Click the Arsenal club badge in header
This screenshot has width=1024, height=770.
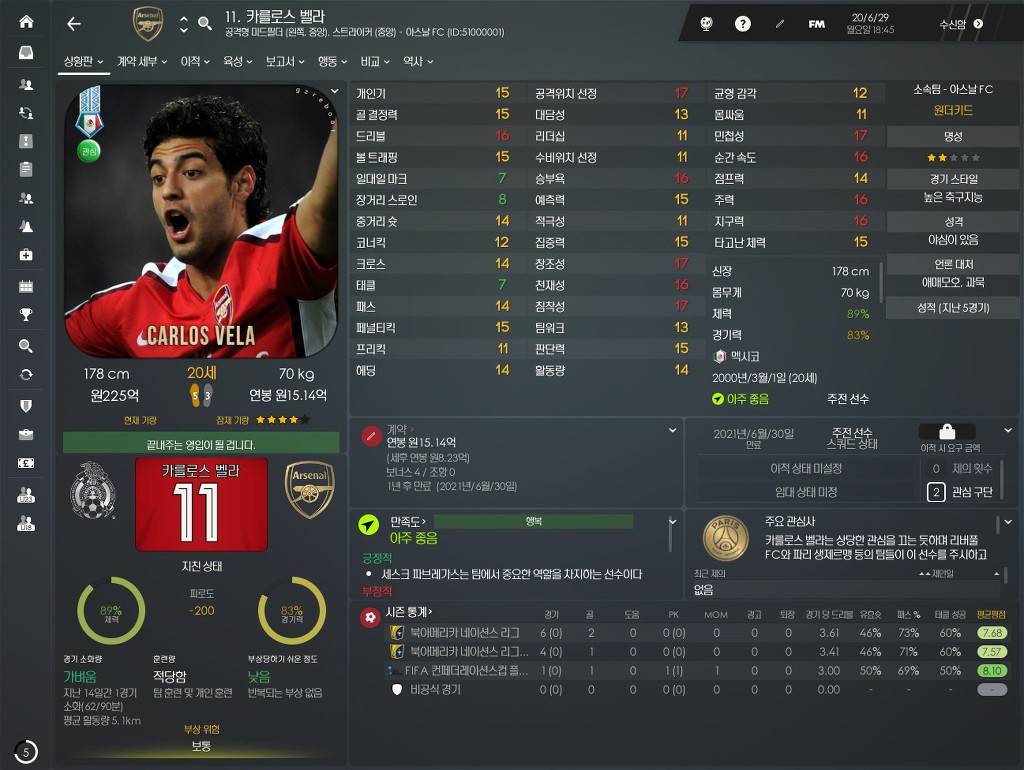coord(147,24)
